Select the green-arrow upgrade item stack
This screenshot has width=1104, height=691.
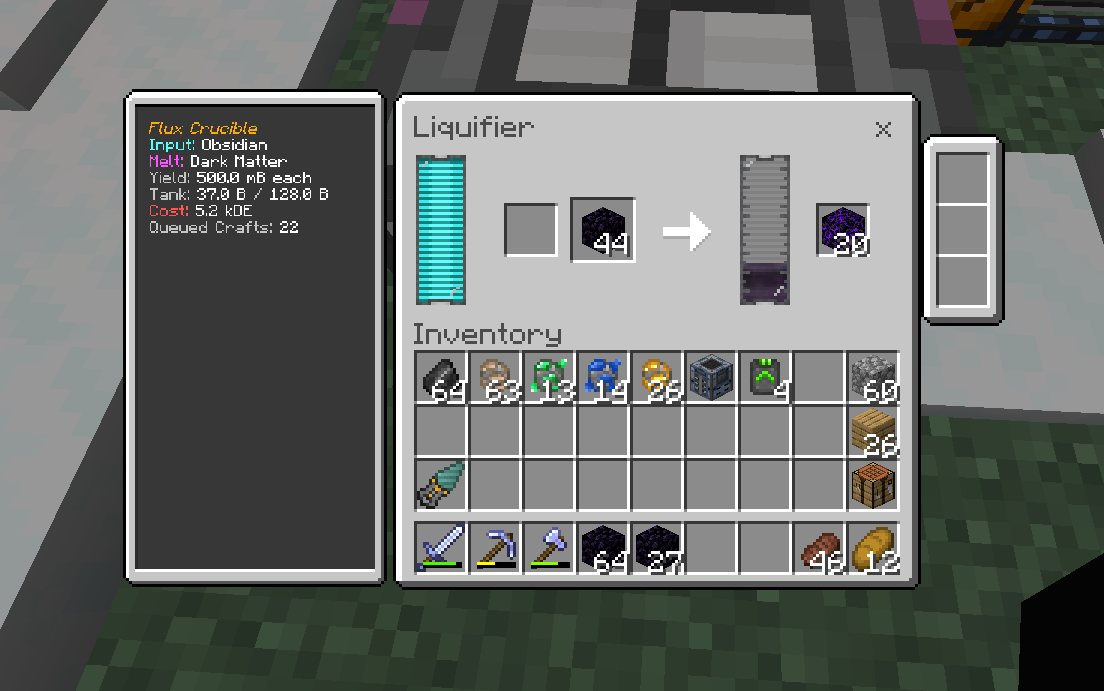click(x=765, y=378)
